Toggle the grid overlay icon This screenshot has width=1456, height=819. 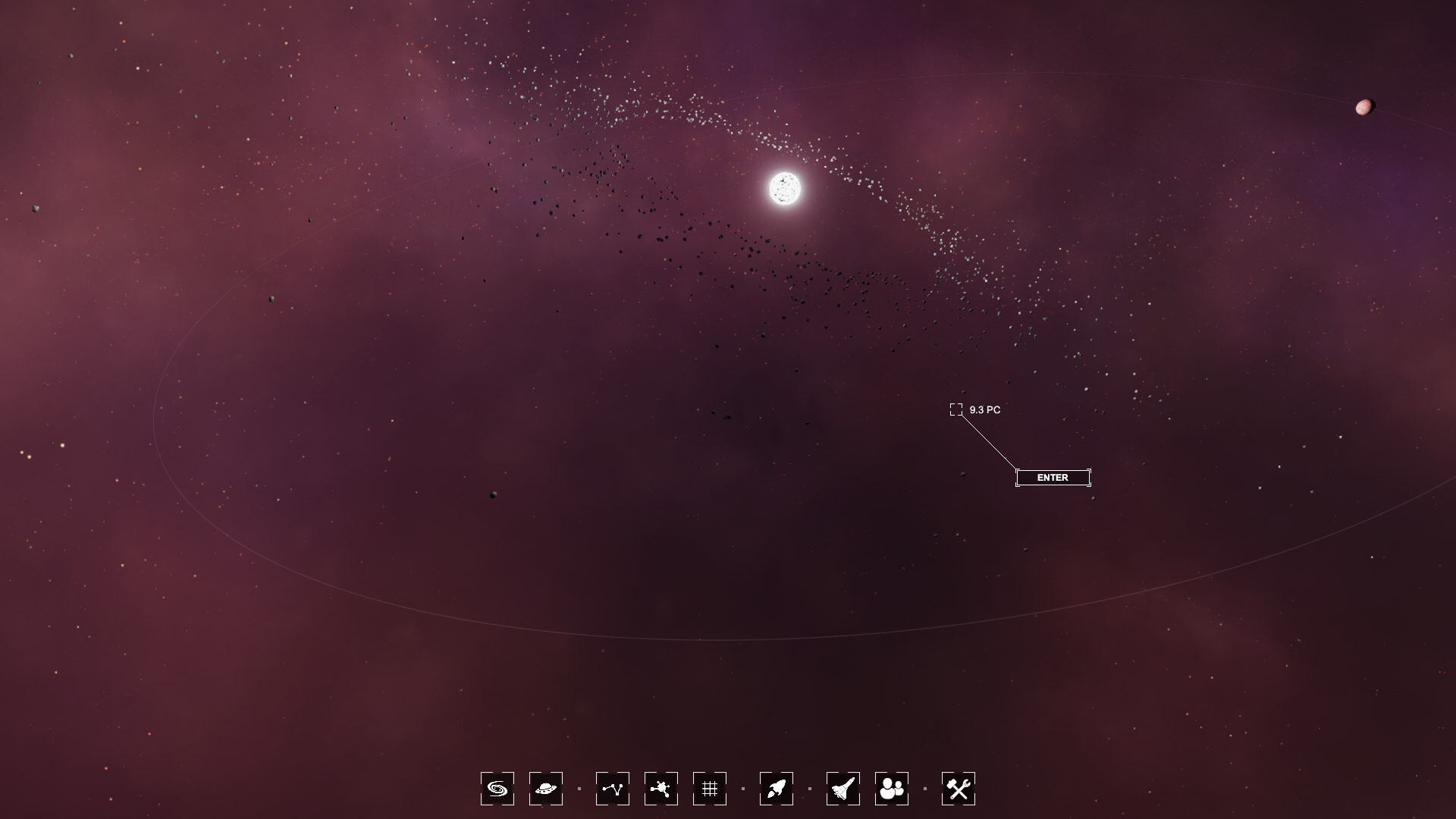point(711,789)
